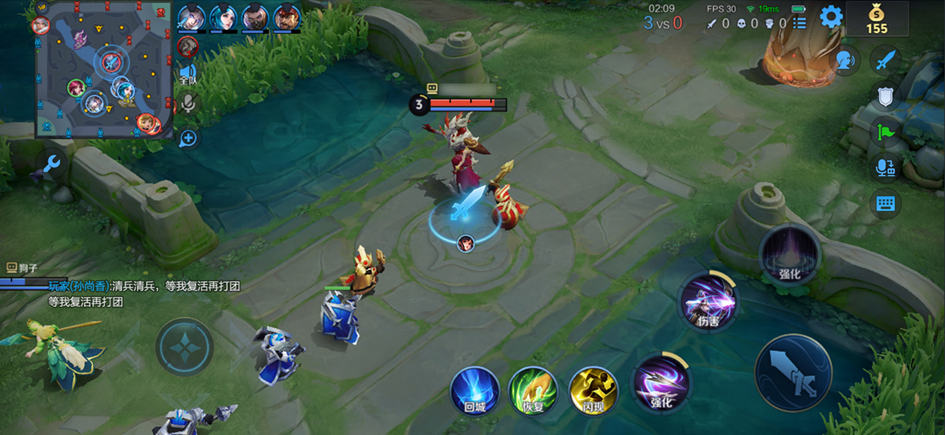The width and height of the screenshot is (945, 435).
Task: Send the shield defend signal
Action: coord(885,96)
